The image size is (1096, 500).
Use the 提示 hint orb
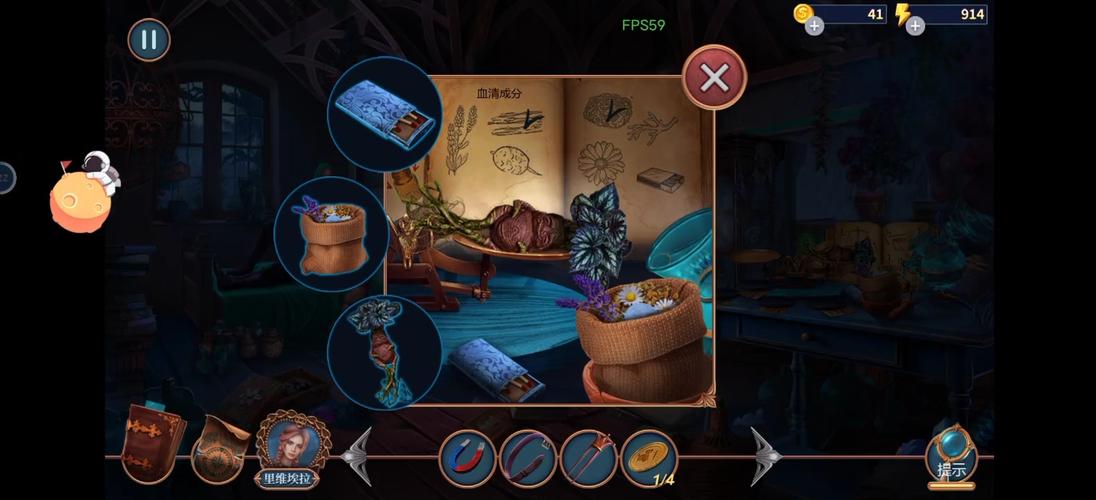click(x=951, y=457)
